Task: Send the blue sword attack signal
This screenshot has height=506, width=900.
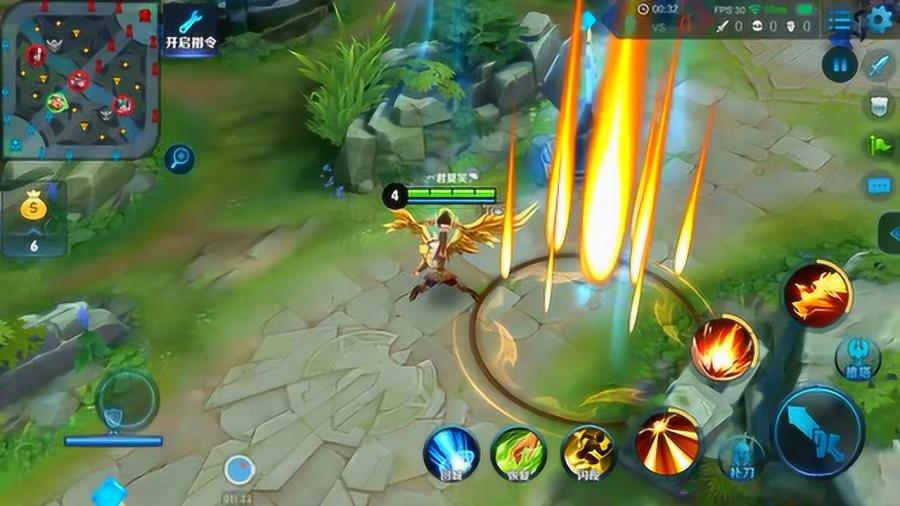Action: tap(879, 66)
